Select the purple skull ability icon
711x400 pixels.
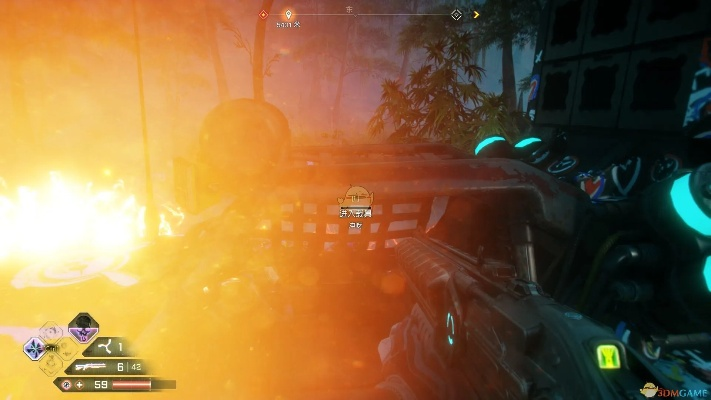pyautogui.click(x=84, y=328)
